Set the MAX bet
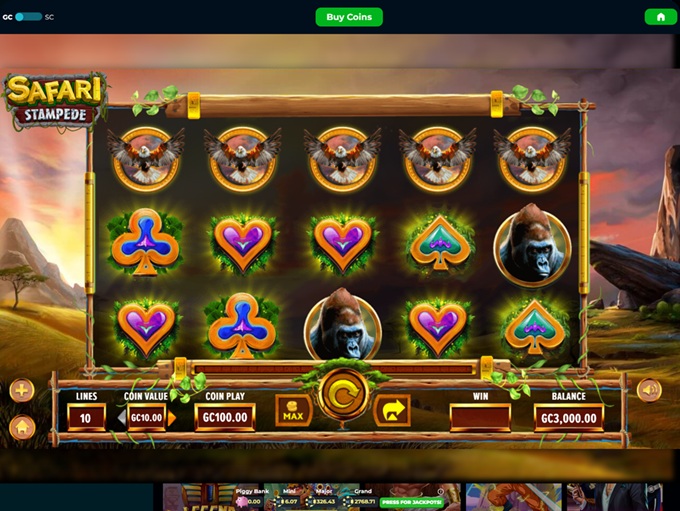680x511 pixels. pos(293,410)
